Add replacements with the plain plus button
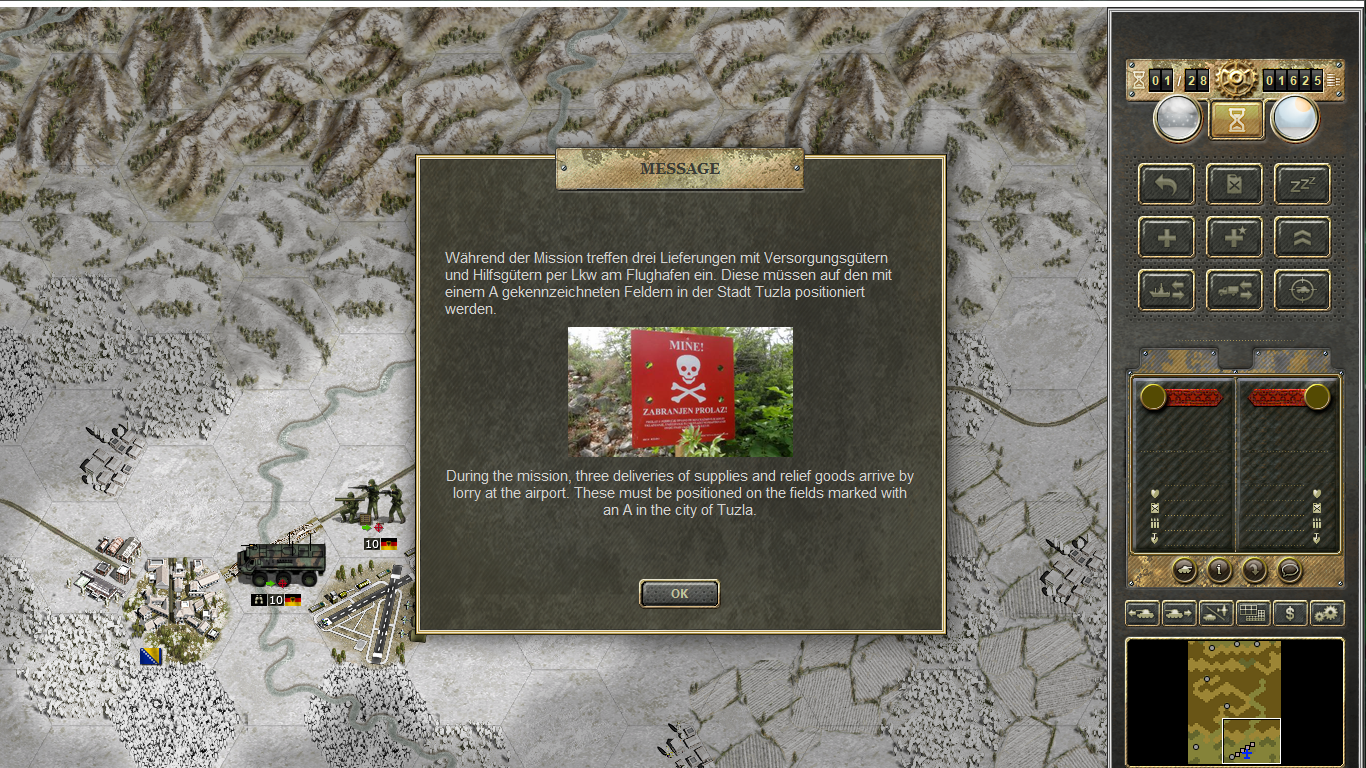Image resolution: width=1366 pixels, height=768 pixels. coord(1166,238)
